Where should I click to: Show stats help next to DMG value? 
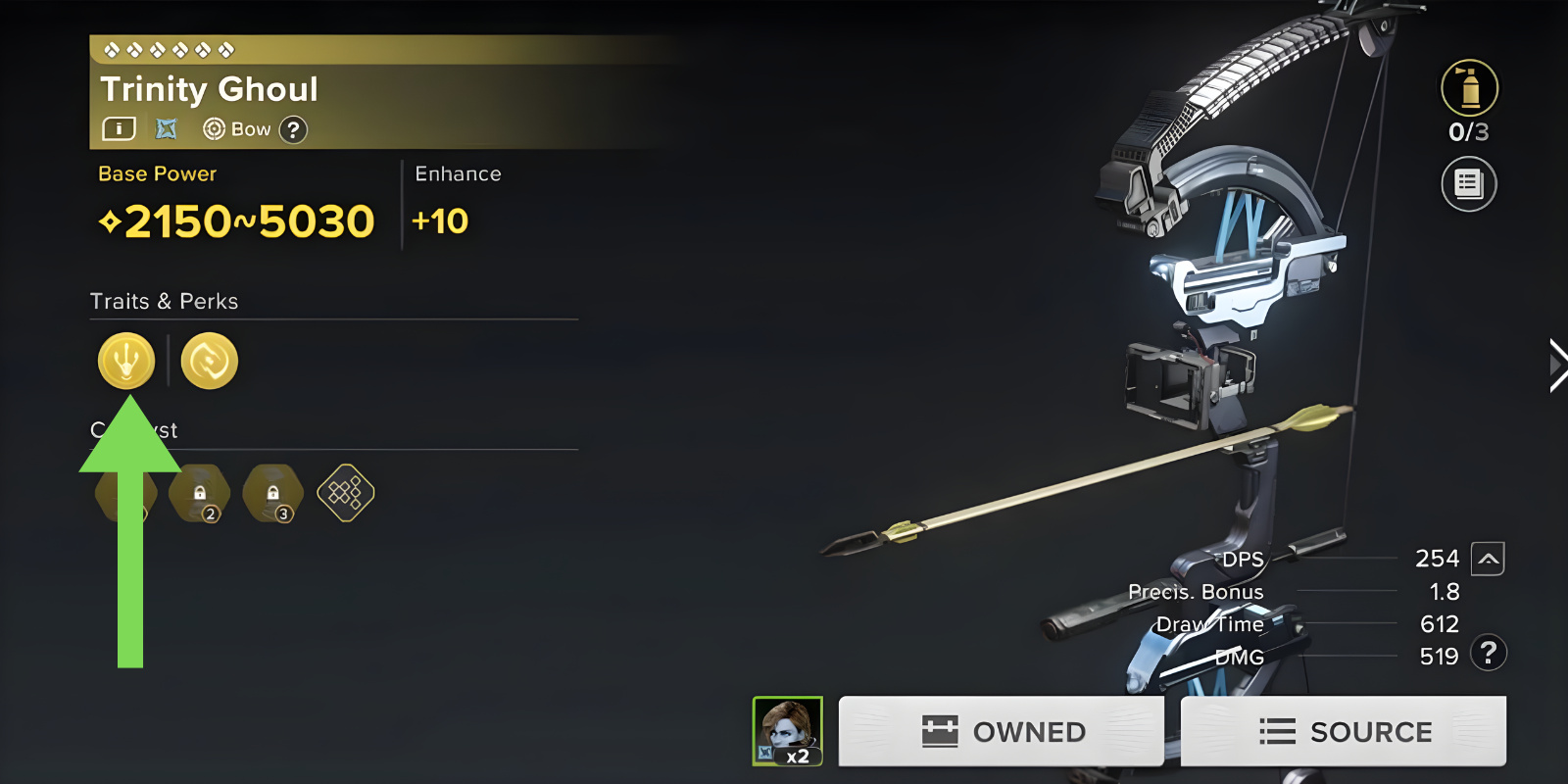(1489, 653)
